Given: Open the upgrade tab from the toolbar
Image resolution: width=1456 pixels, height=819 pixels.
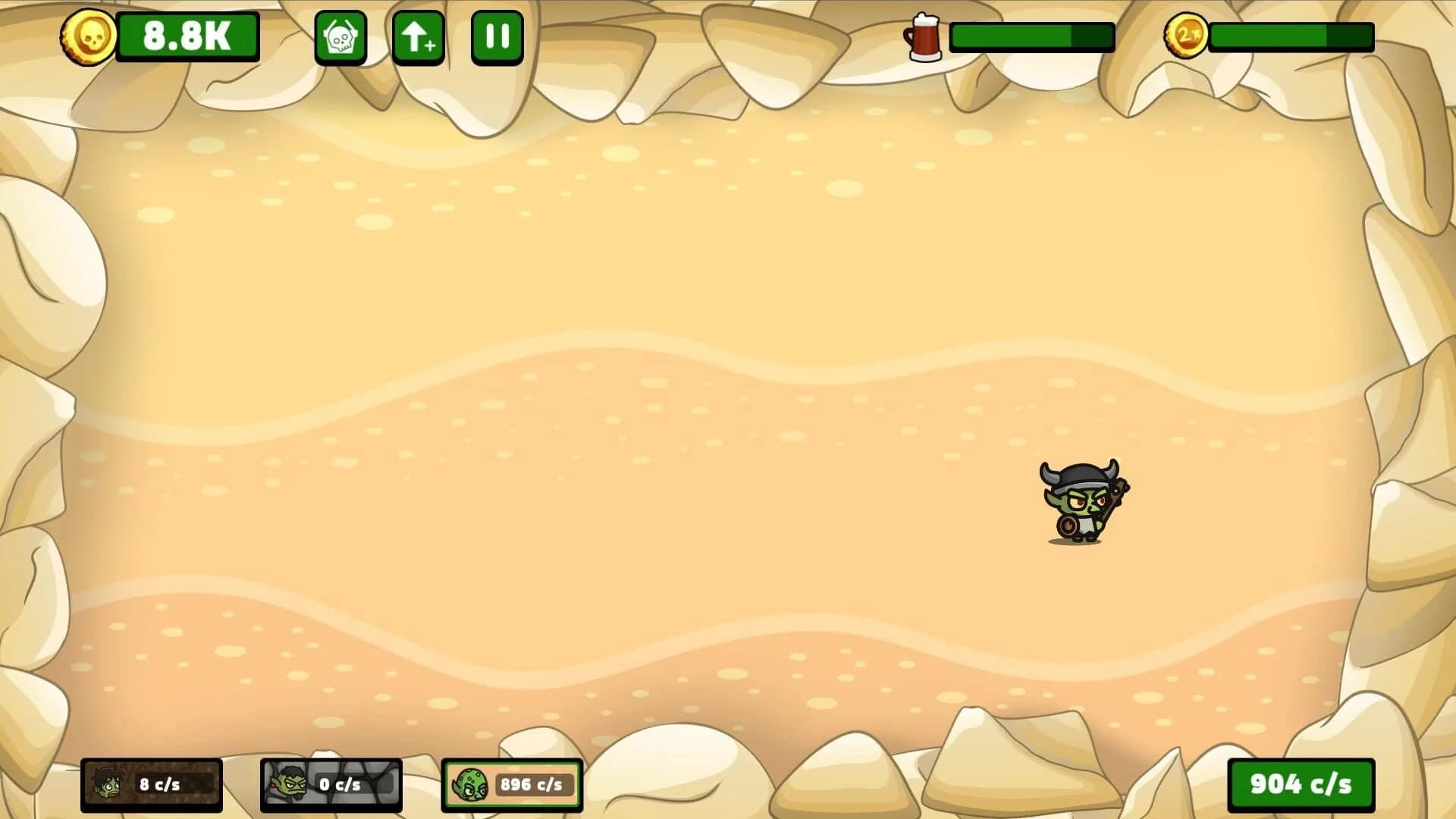Looking at the screenshot, I should [418, 37].
